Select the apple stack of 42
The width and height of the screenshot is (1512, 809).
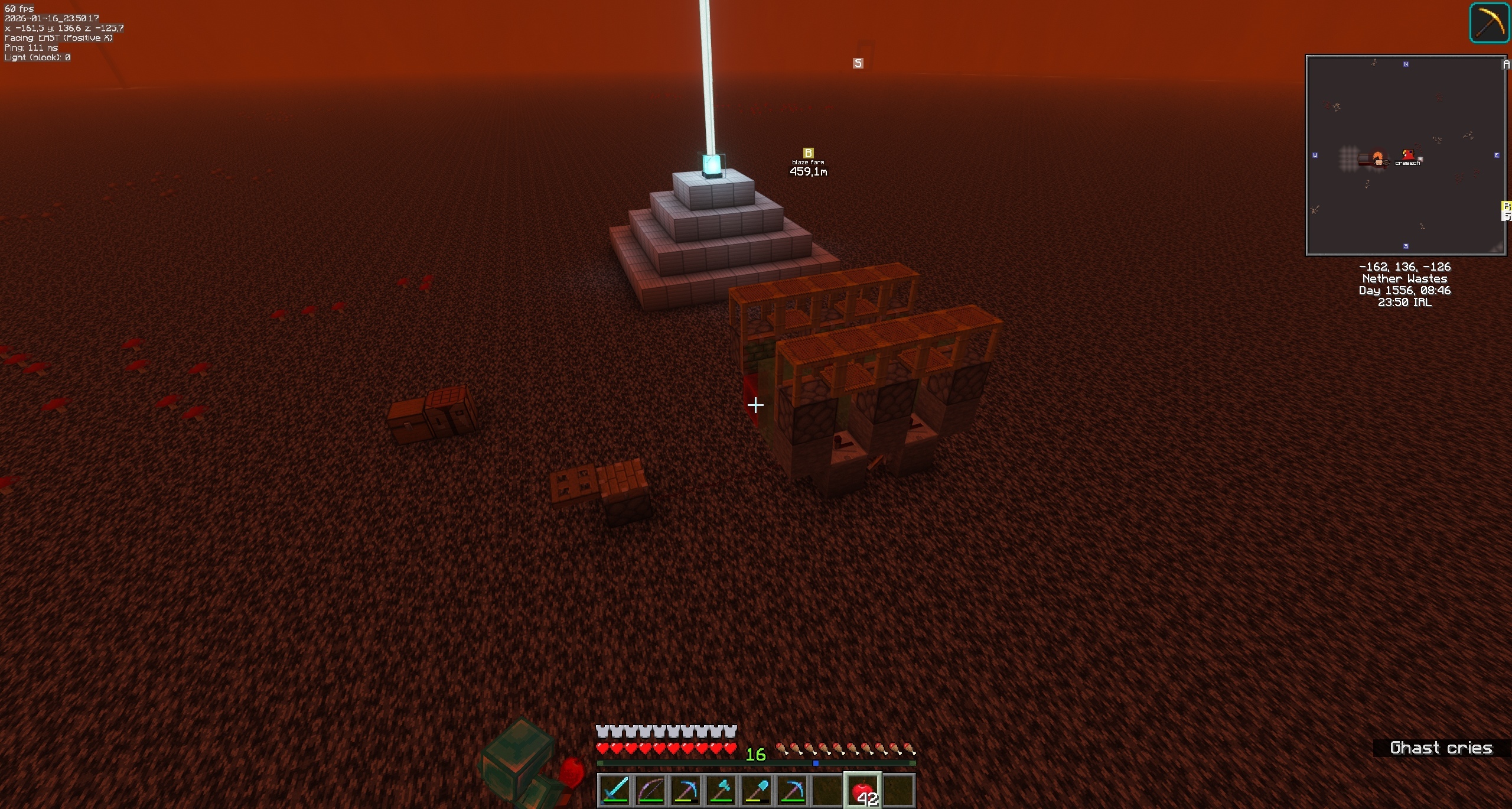point(863,789)
